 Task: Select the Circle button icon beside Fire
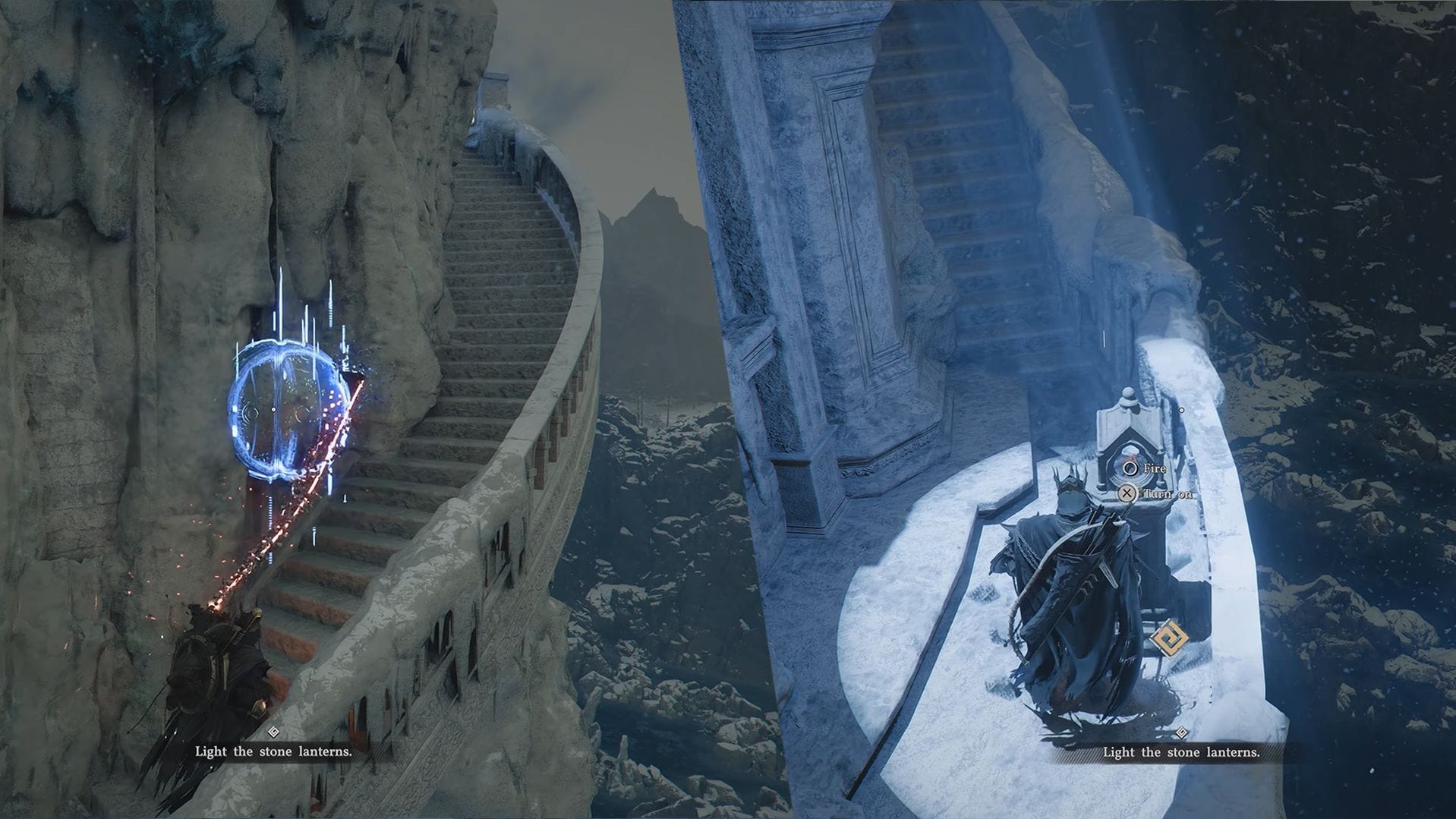1130,468
